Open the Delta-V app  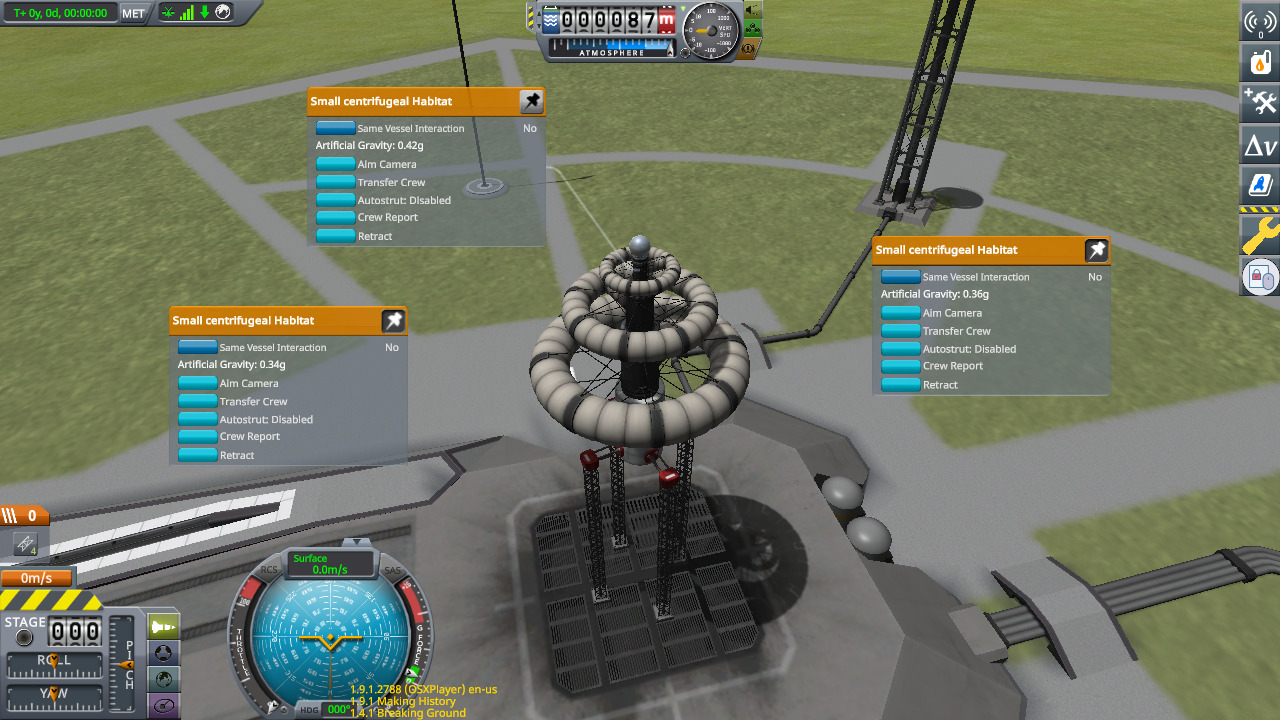[1260, 147]
